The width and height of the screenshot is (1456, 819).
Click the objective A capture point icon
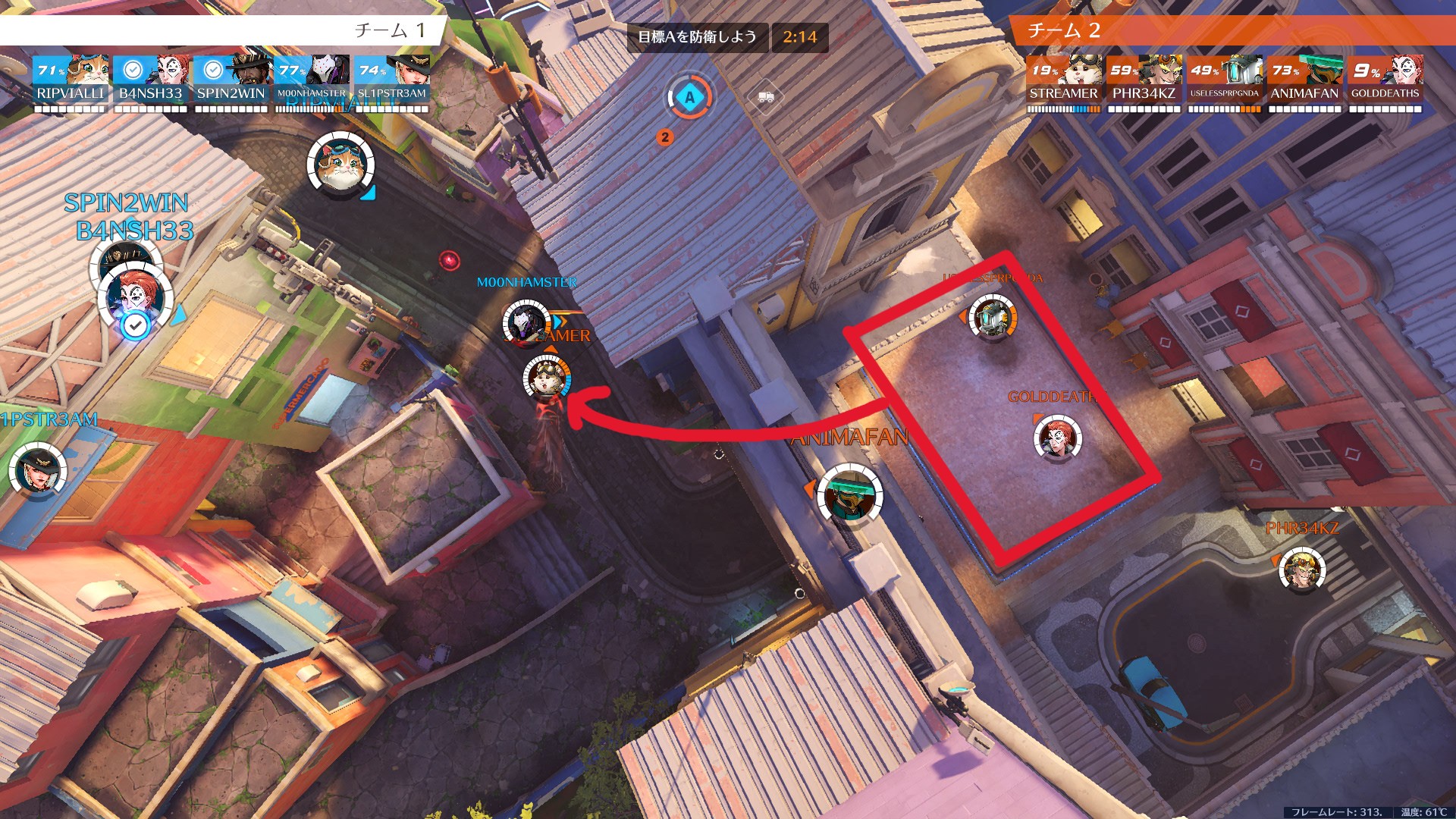(x=689, y=98)
